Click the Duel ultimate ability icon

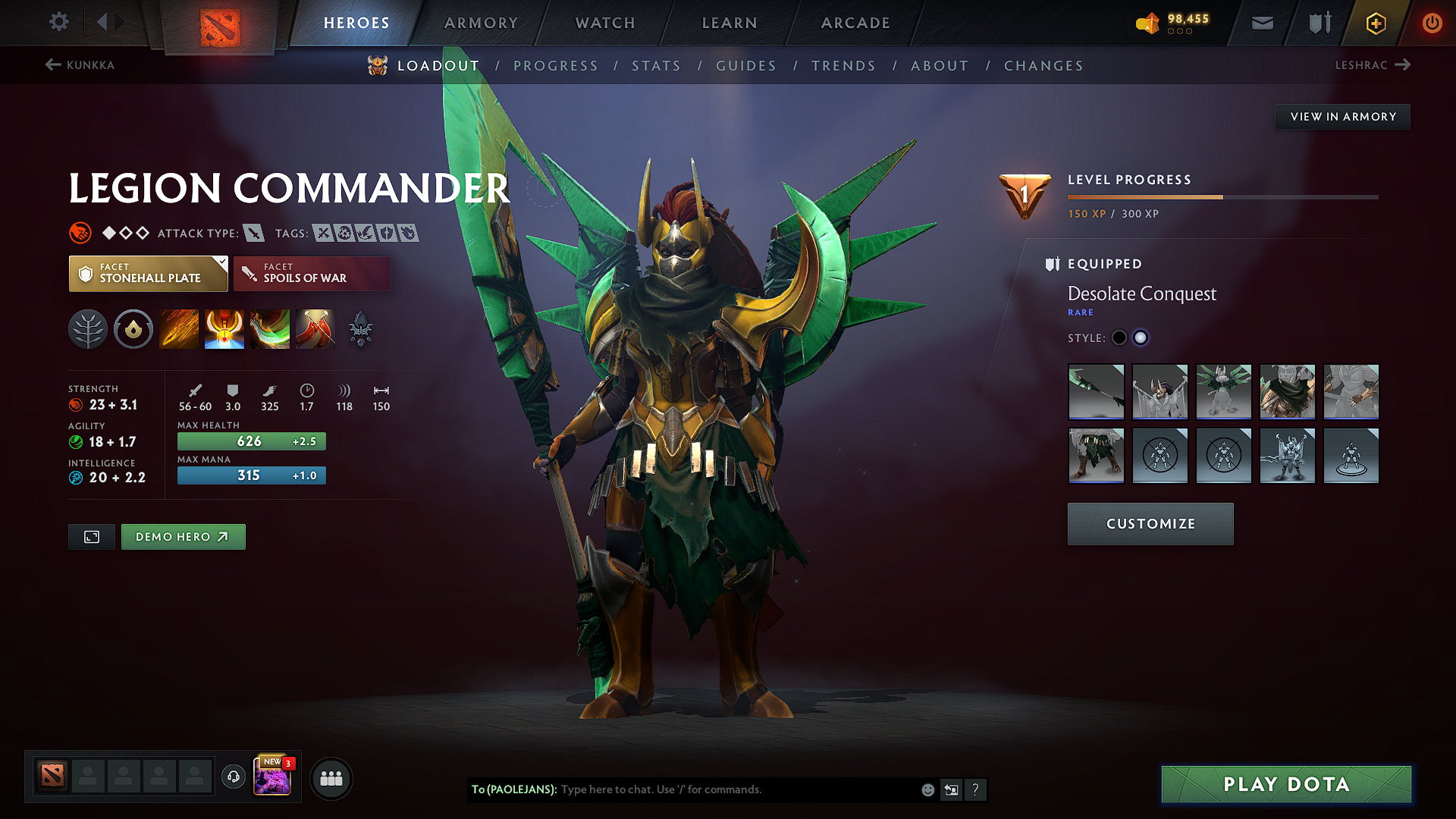(315, 329)
